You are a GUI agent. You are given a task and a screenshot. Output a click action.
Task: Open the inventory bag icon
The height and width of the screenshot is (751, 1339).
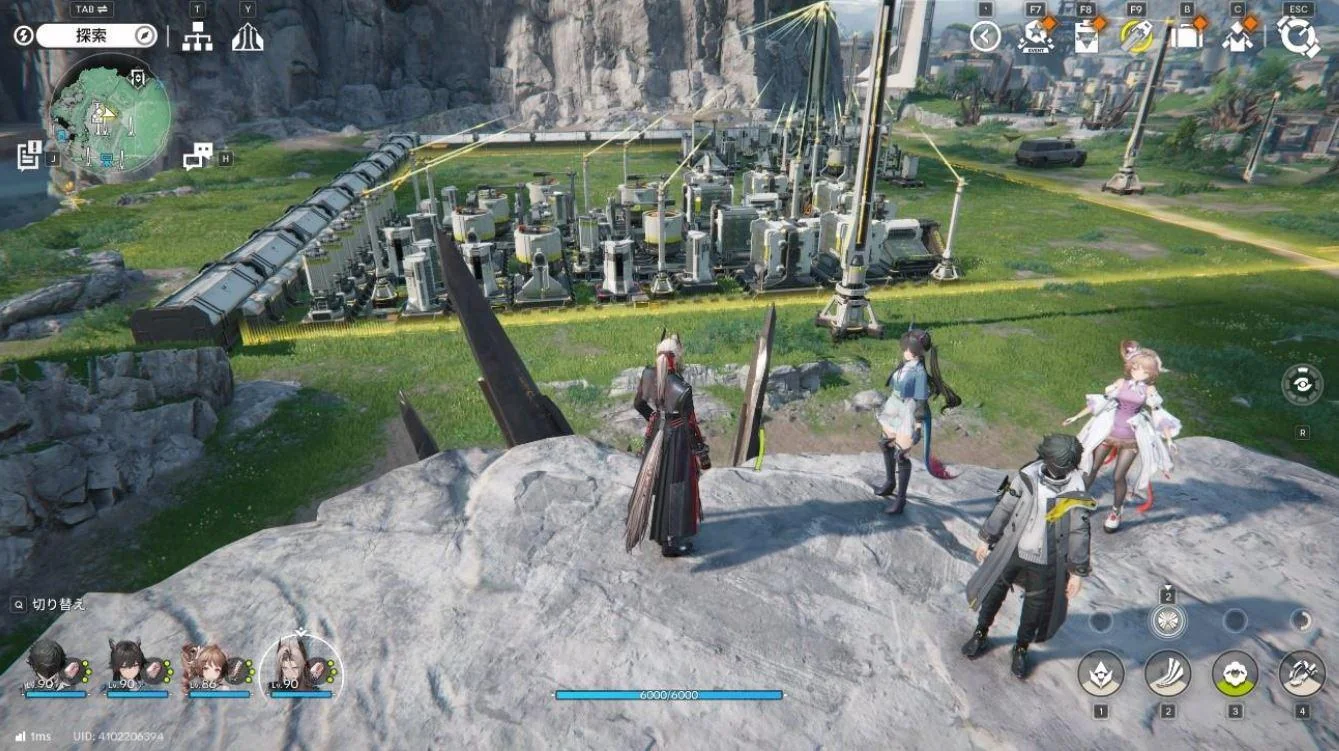[x=1185, y=36]
